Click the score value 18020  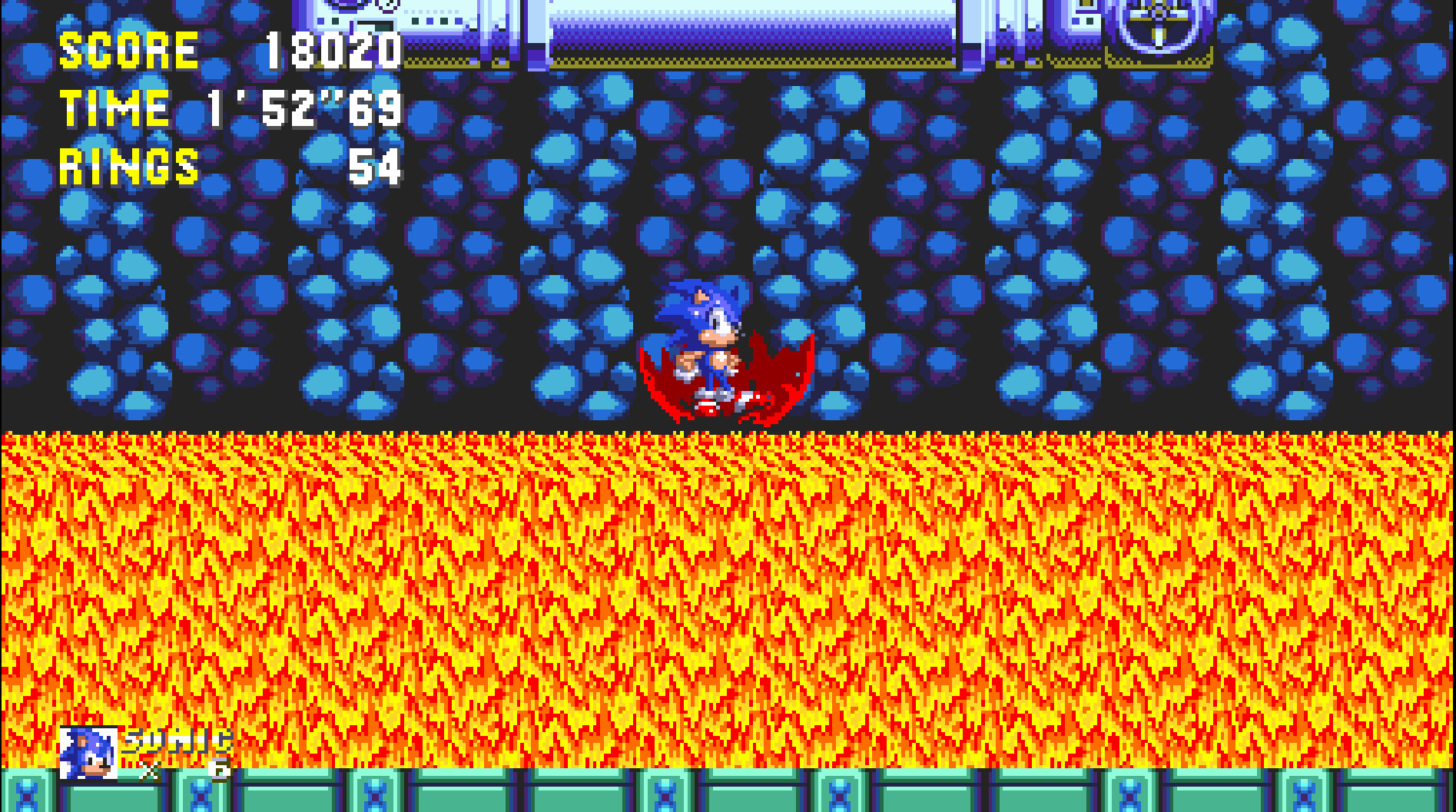pyautogui.click(x=330, y=50)
